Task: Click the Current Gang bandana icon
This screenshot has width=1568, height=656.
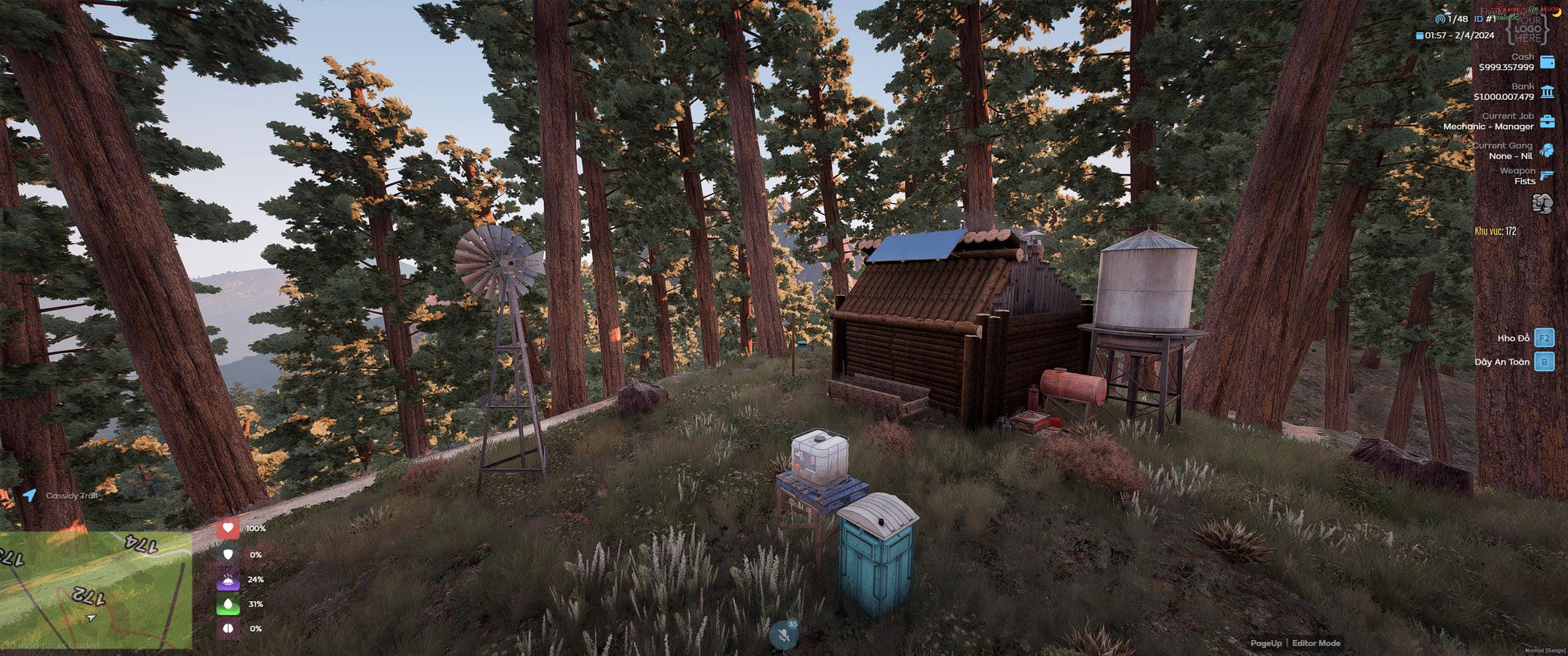Action: (1547, 150)
